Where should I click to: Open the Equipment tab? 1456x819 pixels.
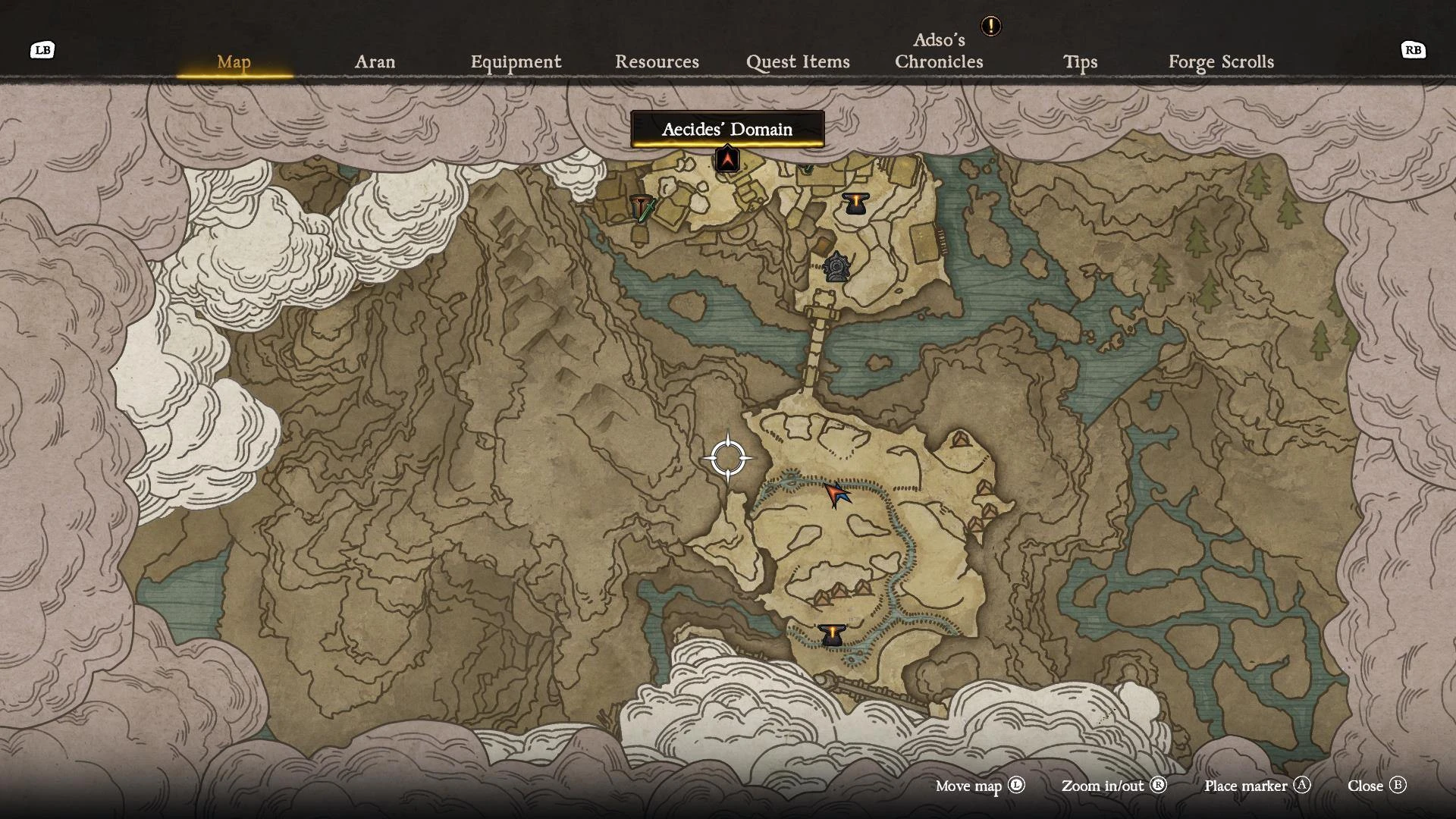tap(516, 61)
